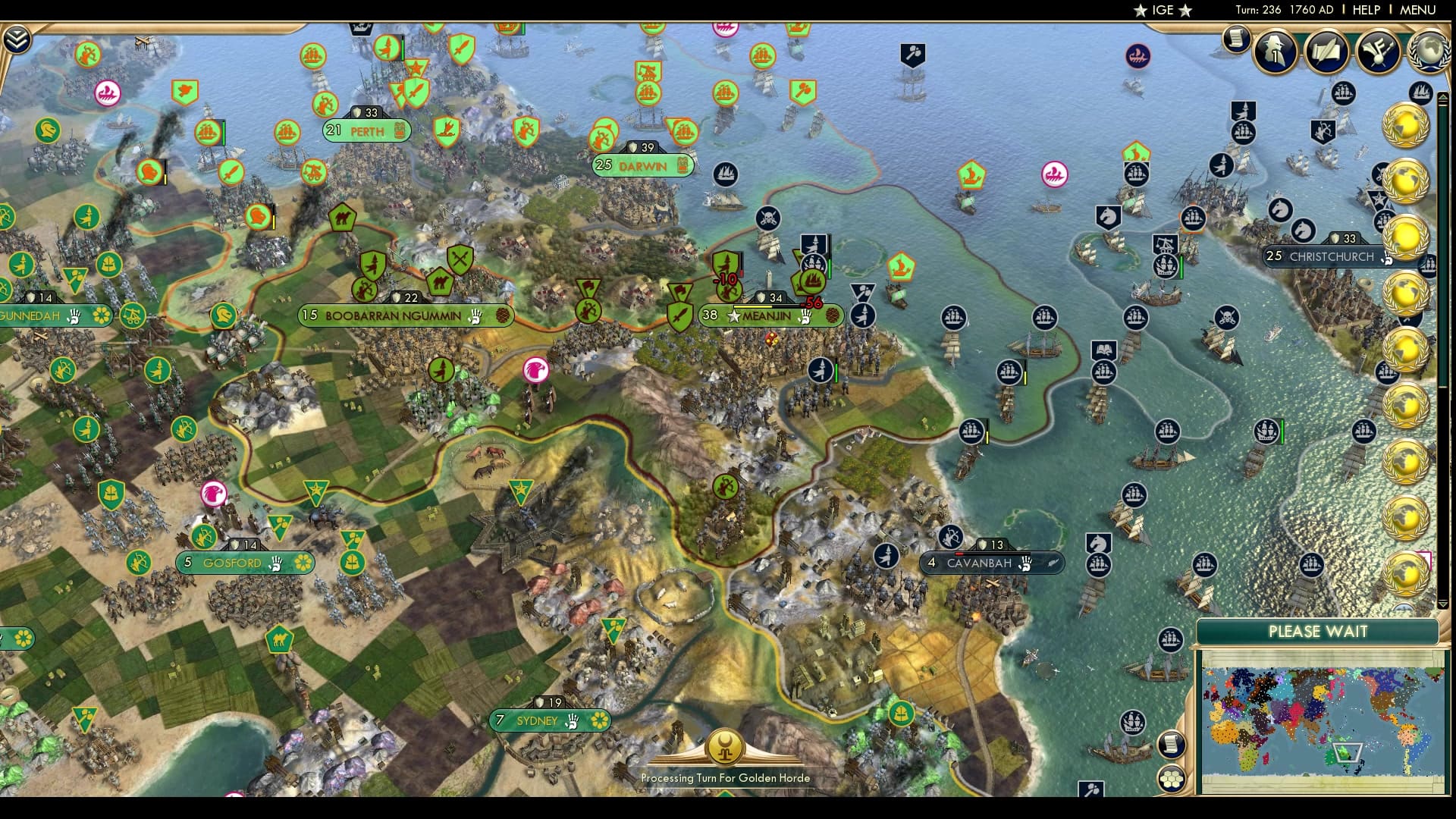
Task: Click the down arrow below the notification stack
Action: (1442, 604)
